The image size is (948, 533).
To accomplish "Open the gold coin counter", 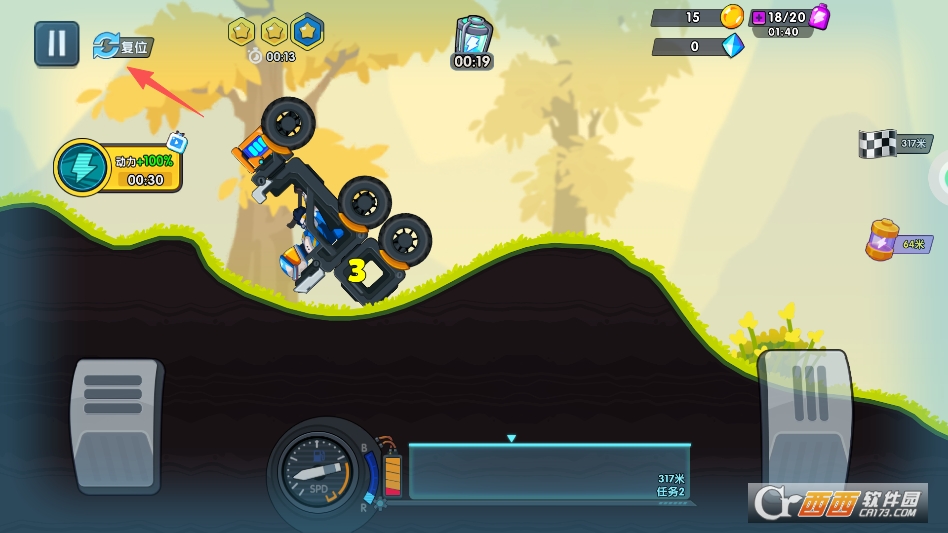I will pyautogui.click(x=732, y=17).
